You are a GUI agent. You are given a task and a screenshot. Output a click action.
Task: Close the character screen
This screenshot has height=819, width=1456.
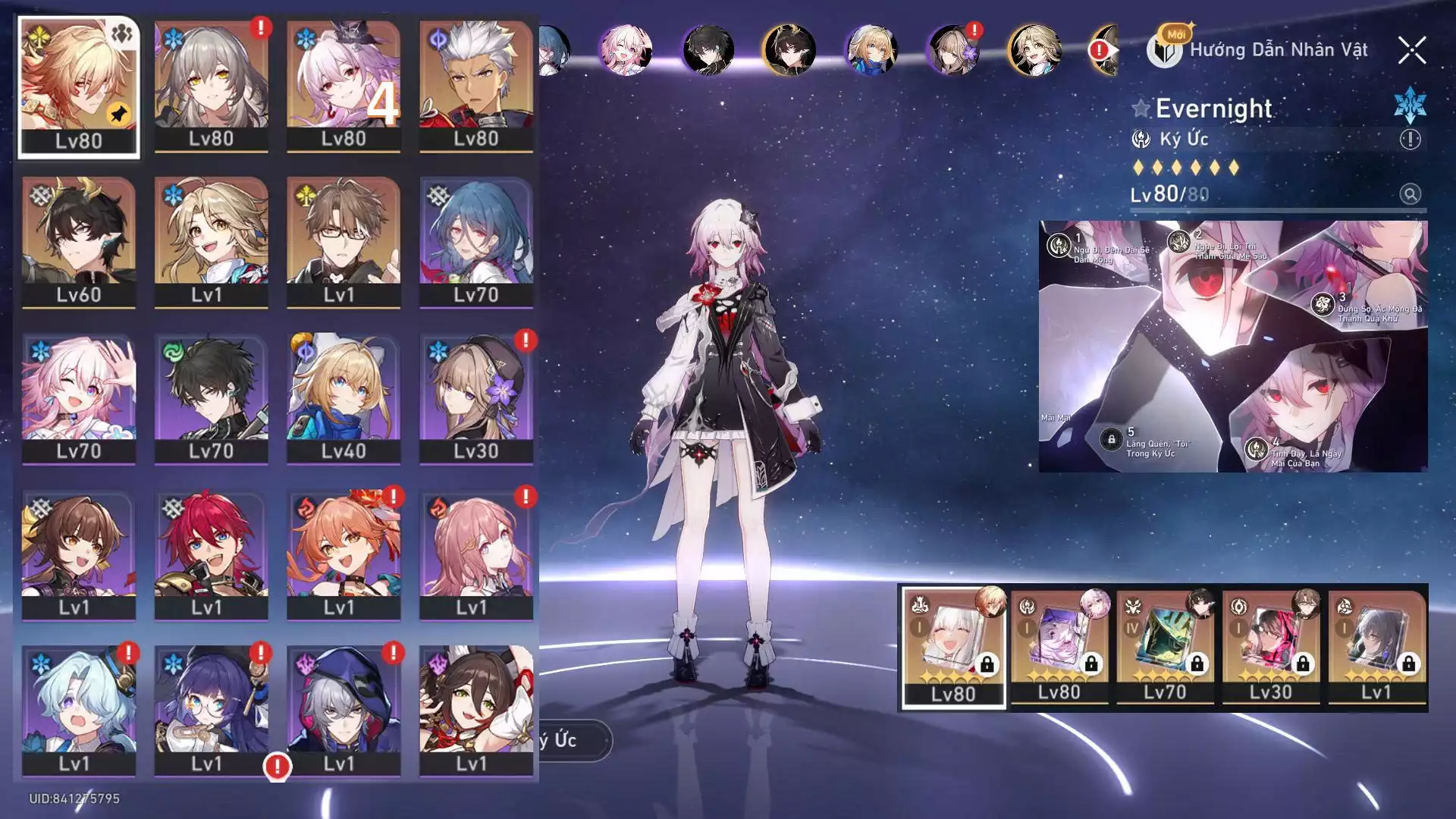click(1411, 51)
